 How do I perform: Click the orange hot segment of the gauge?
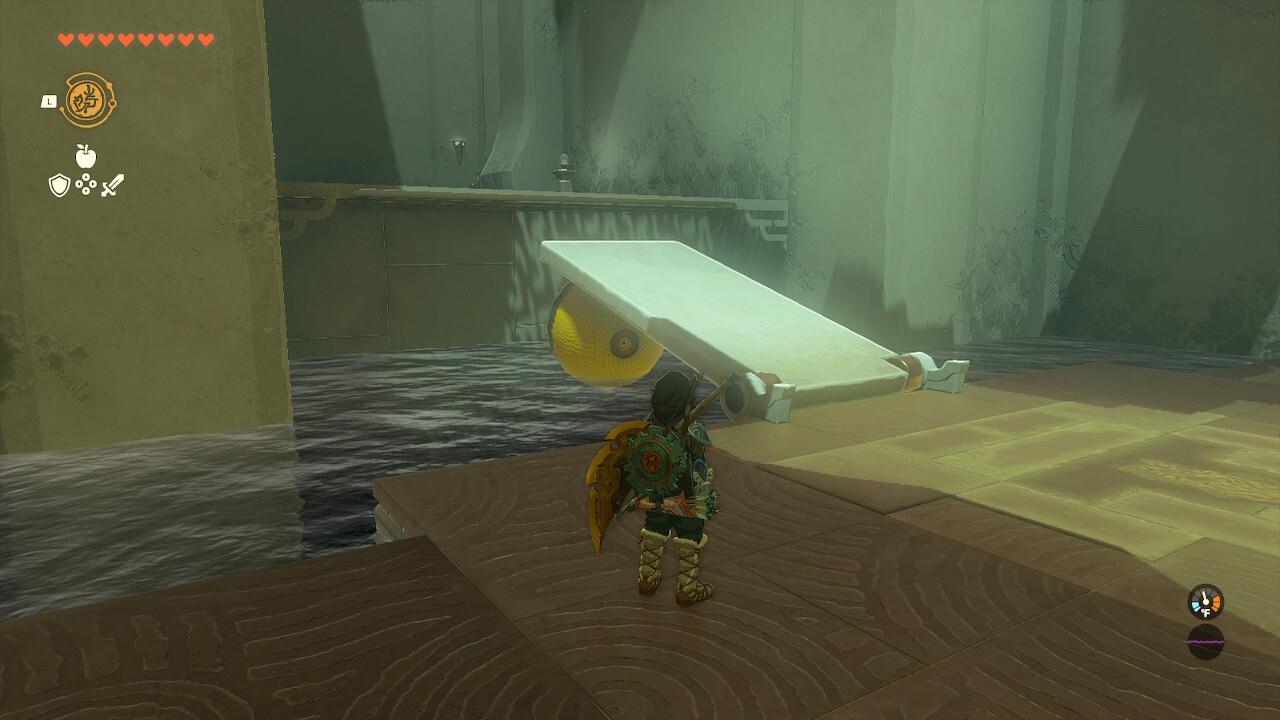click(1217, 602)
